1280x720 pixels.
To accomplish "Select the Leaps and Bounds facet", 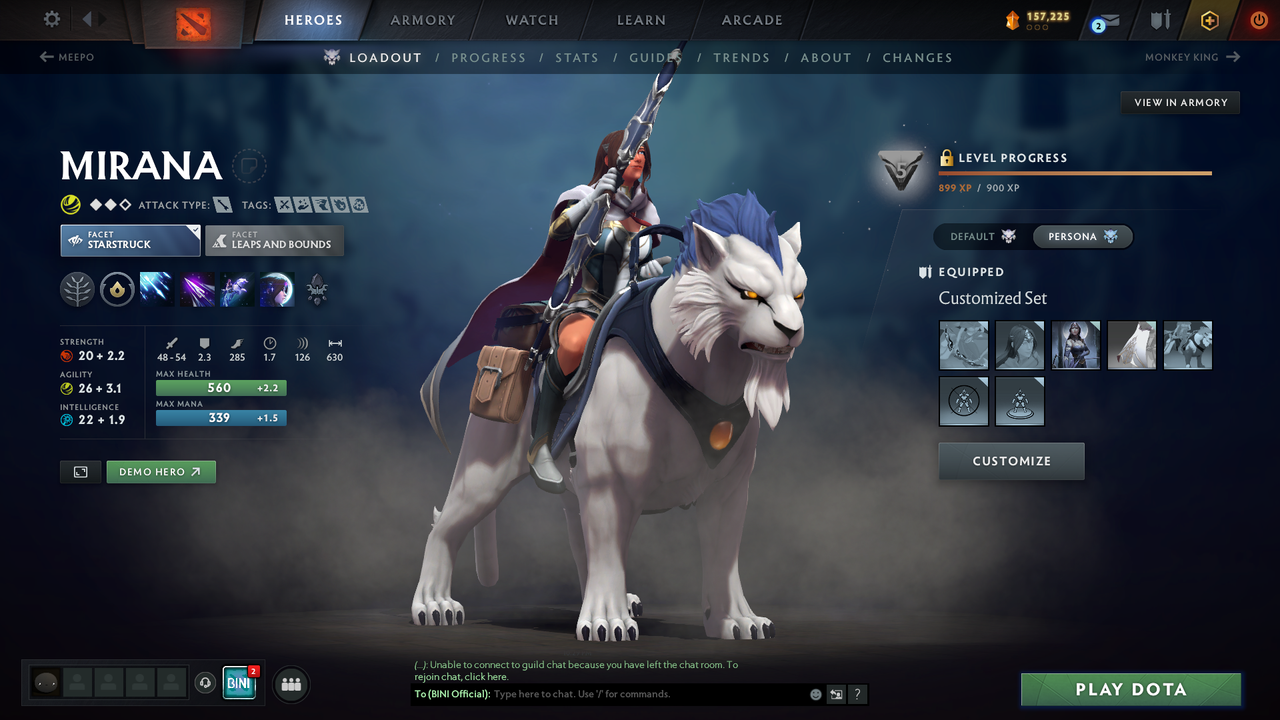I will (x=274, y=240).
